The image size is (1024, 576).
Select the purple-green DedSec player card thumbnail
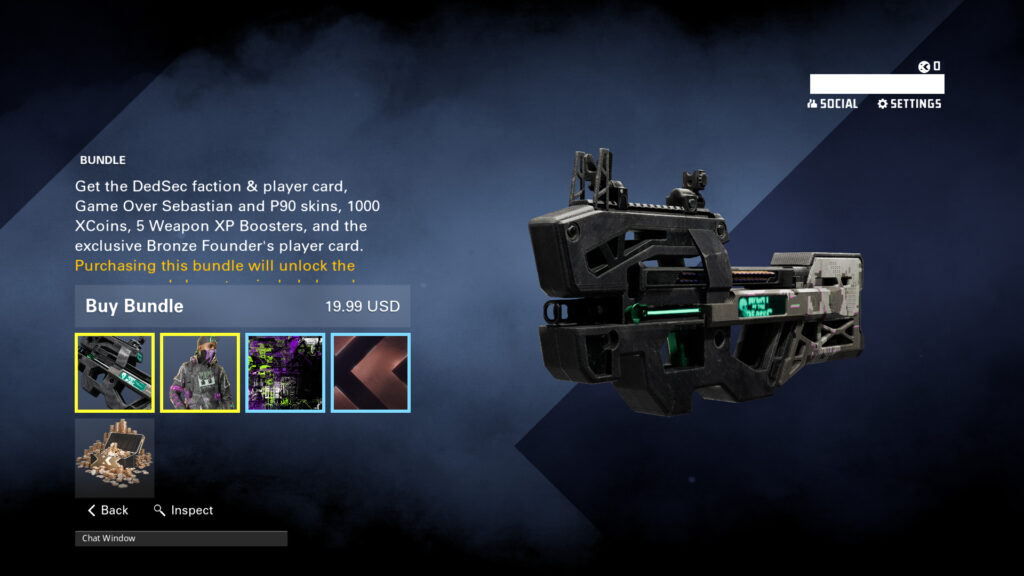(x=285, y=373)
